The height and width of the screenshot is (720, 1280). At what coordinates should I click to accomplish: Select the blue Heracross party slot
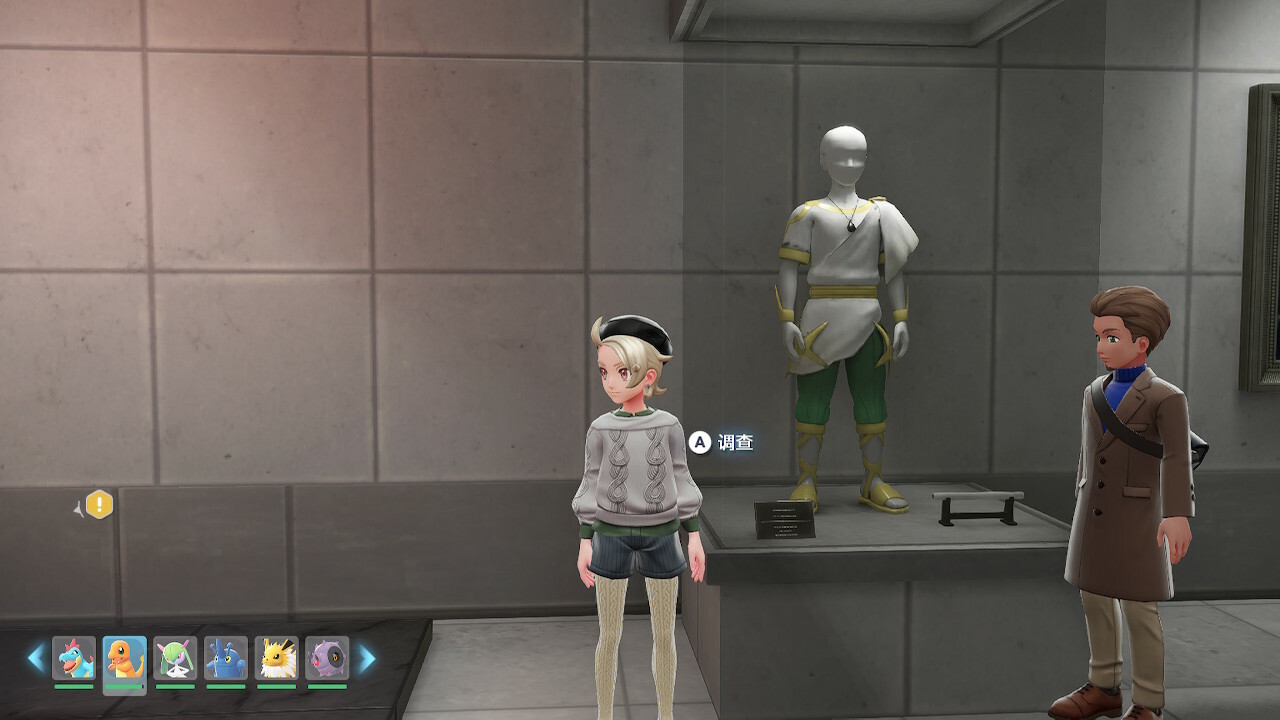point(226,658)
